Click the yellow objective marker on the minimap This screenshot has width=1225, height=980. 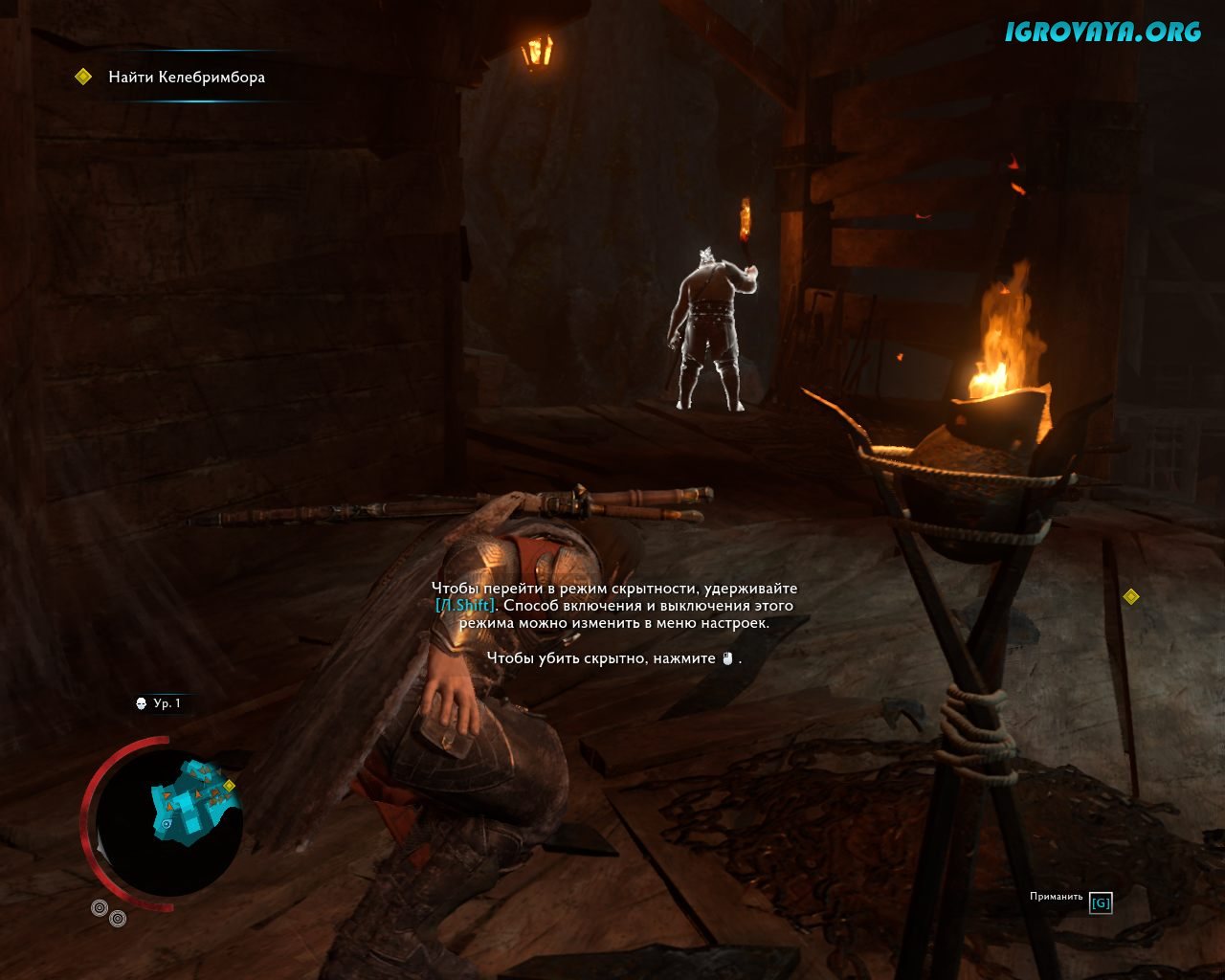pos(229,786)
